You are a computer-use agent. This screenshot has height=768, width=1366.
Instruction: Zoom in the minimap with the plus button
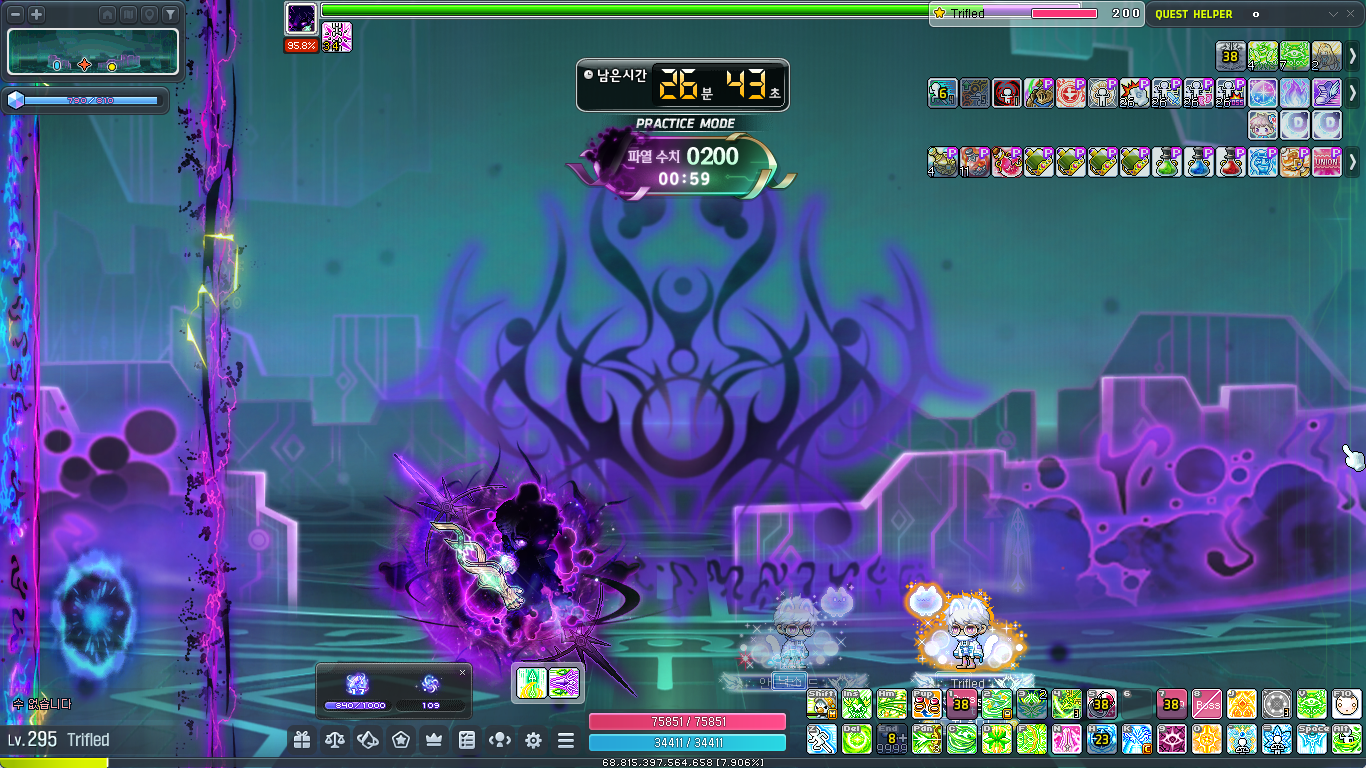(x=36, y=15)
